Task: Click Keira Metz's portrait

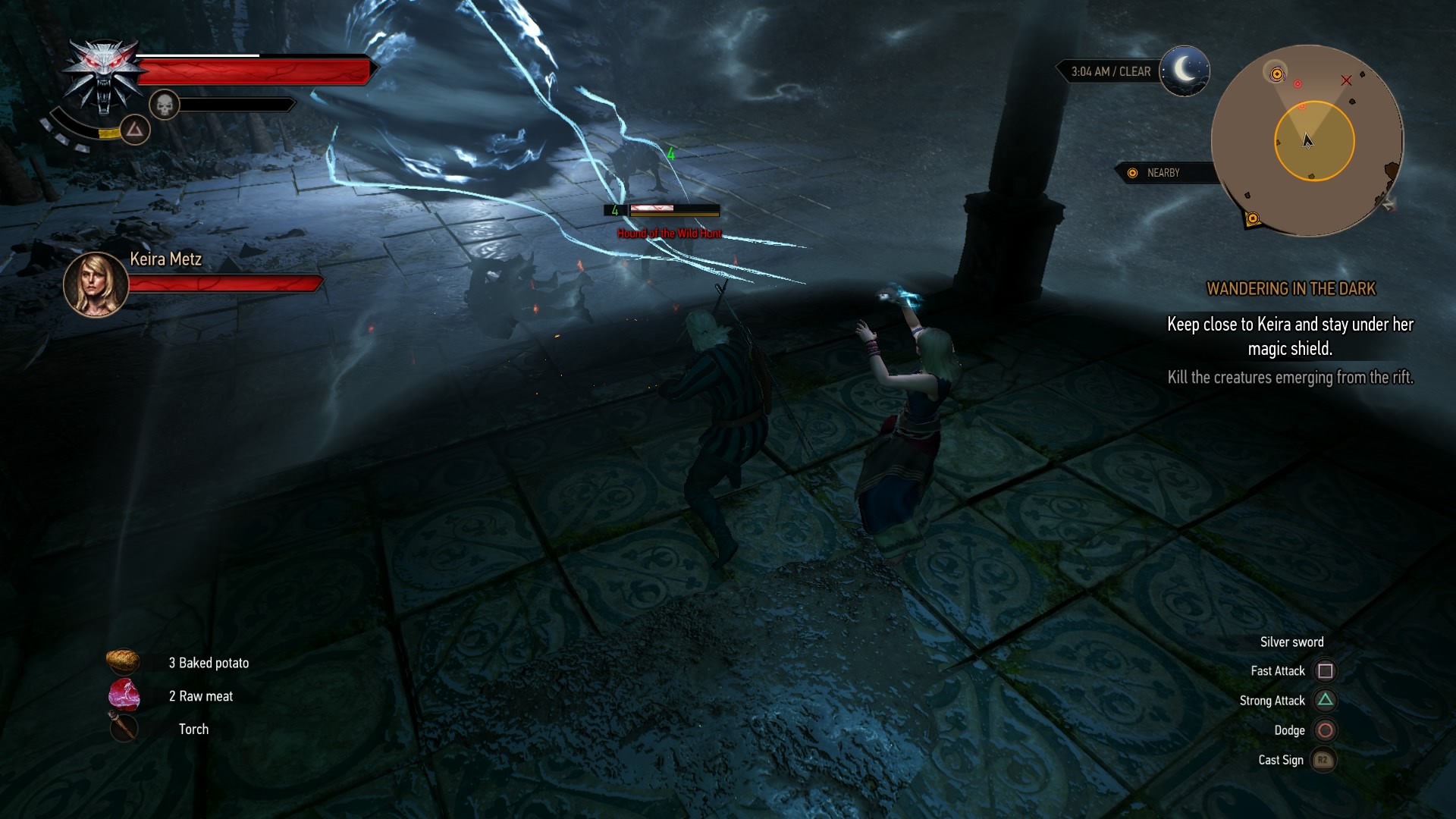Action: 96,284
